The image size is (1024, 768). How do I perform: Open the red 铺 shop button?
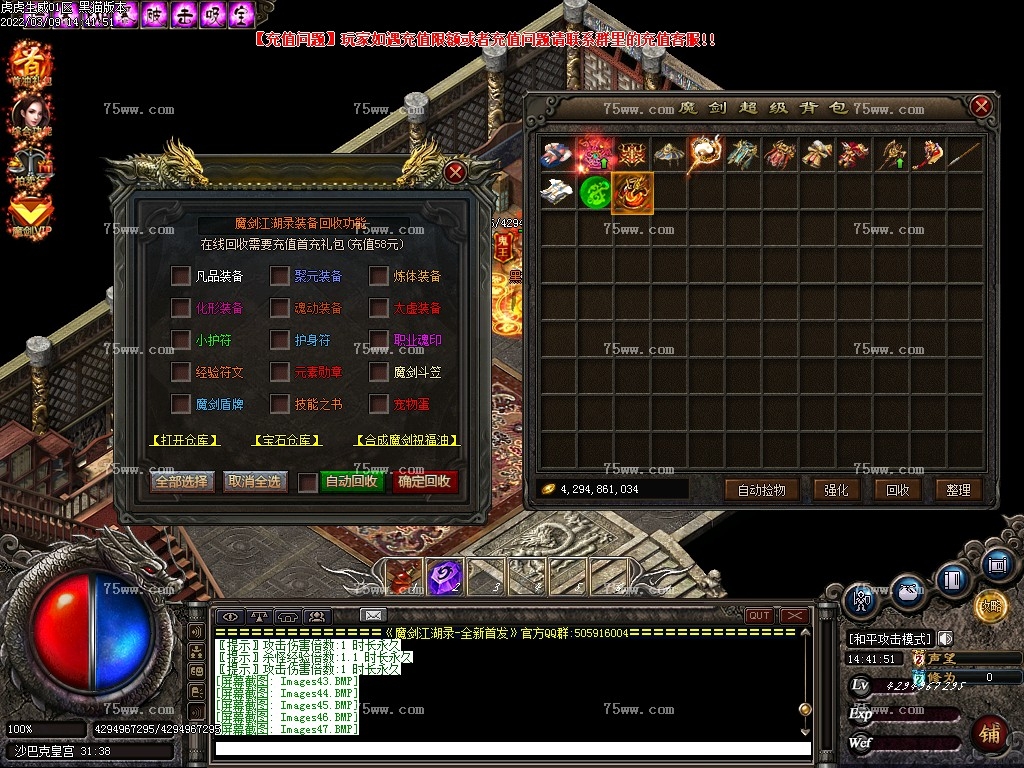990,732
